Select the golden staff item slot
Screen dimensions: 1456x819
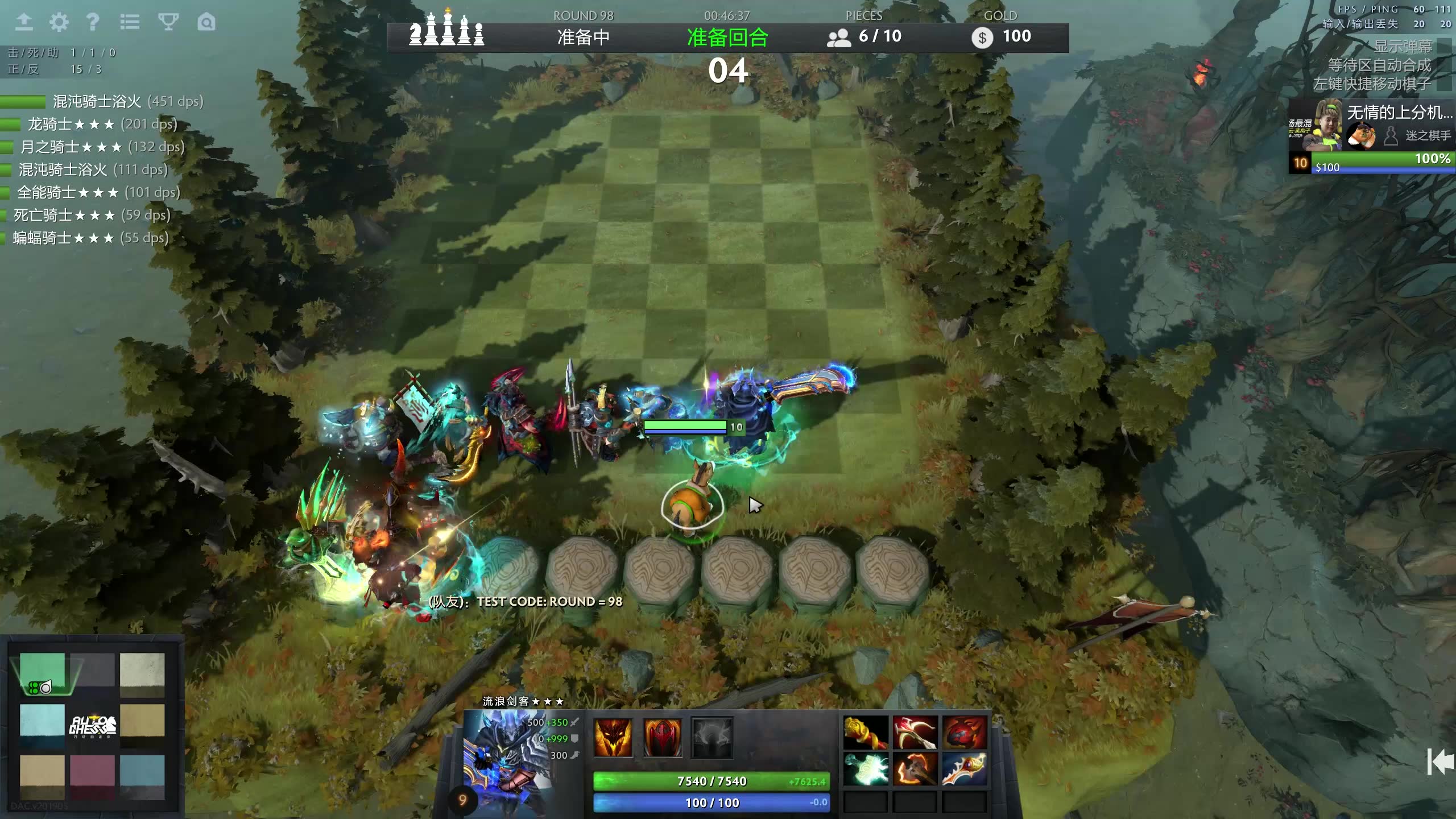pyautogui.click(x=866, y=733)
